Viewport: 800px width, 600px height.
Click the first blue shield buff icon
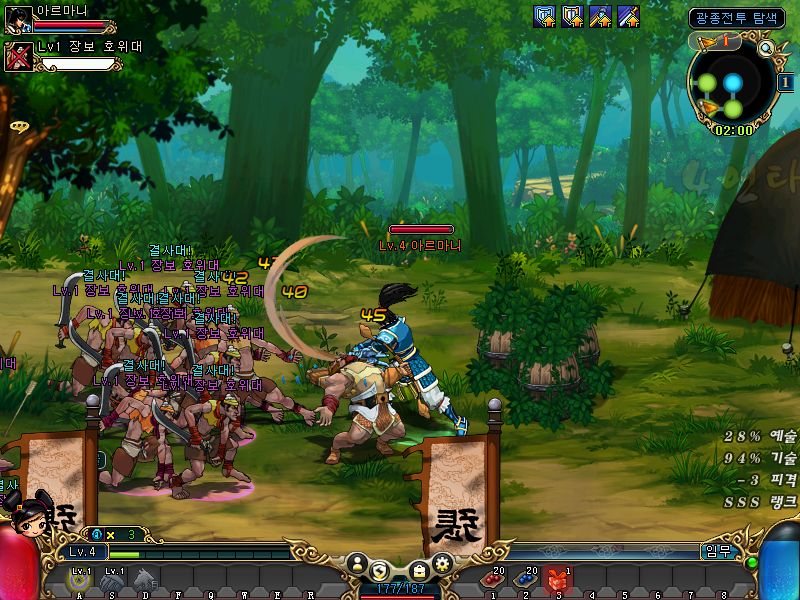545,16
